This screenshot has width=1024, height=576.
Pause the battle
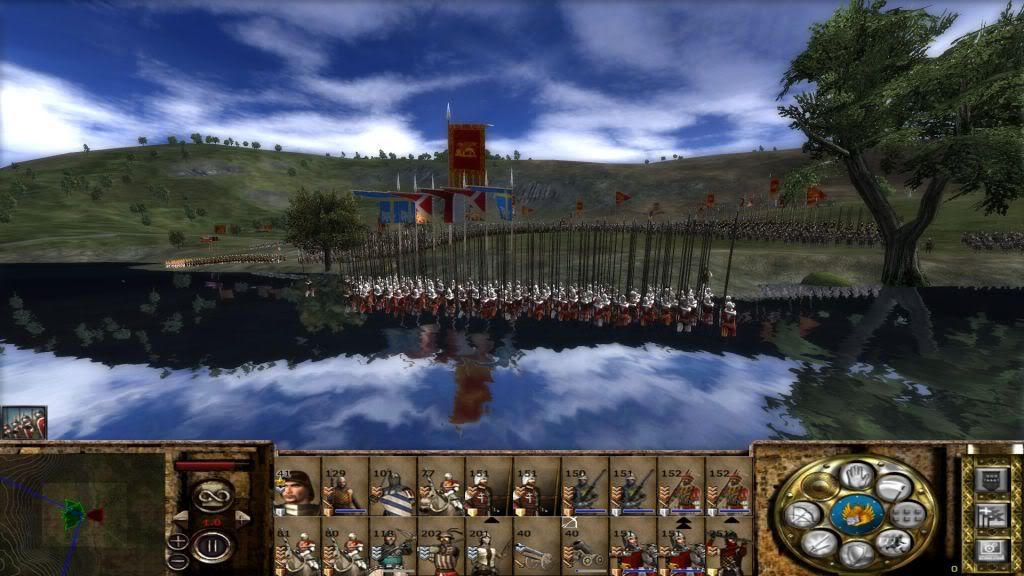[213, 545]
